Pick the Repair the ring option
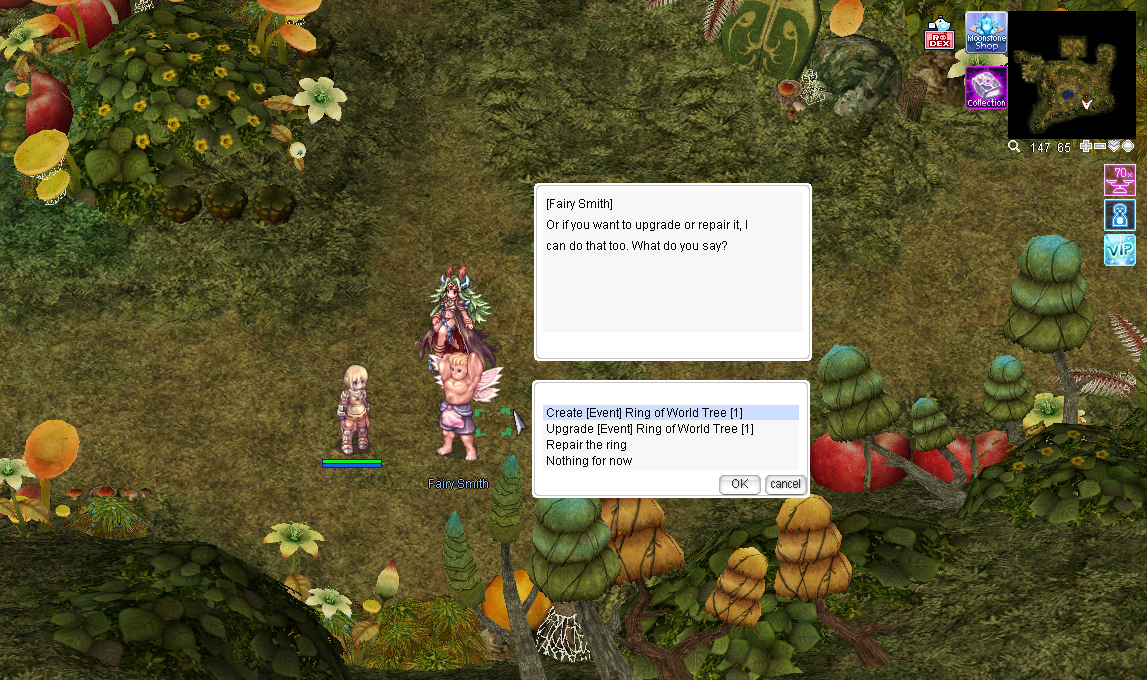 click(x=586, y=445)
